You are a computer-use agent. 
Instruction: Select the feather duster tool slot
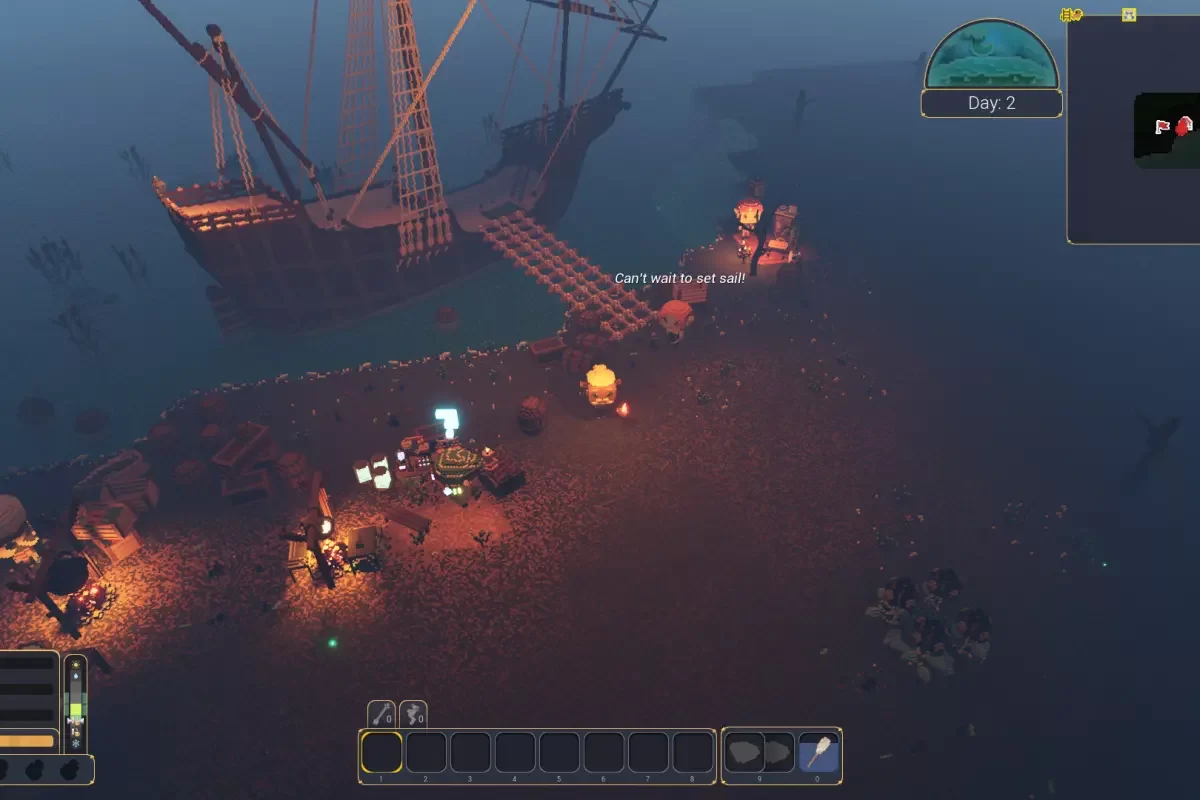819,753
